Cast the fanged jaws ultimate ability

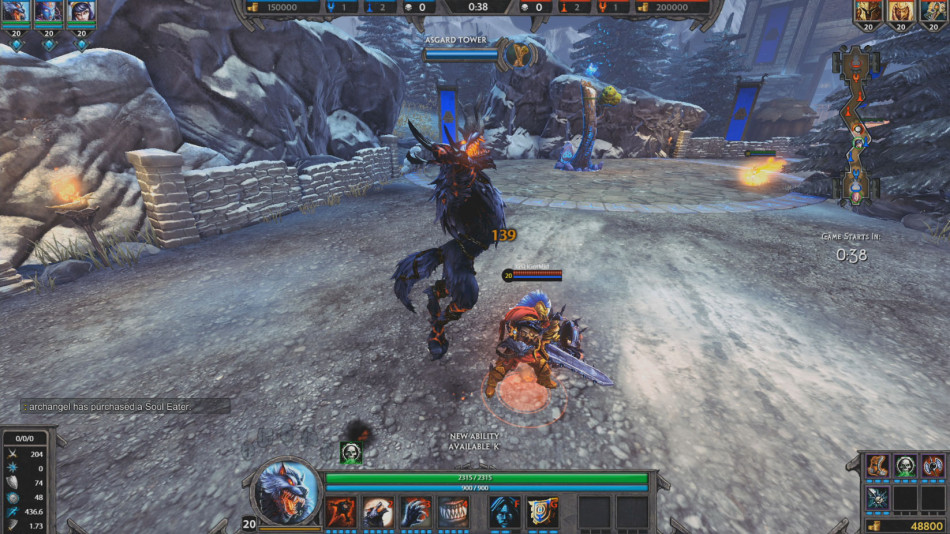[x=454, y=512]
